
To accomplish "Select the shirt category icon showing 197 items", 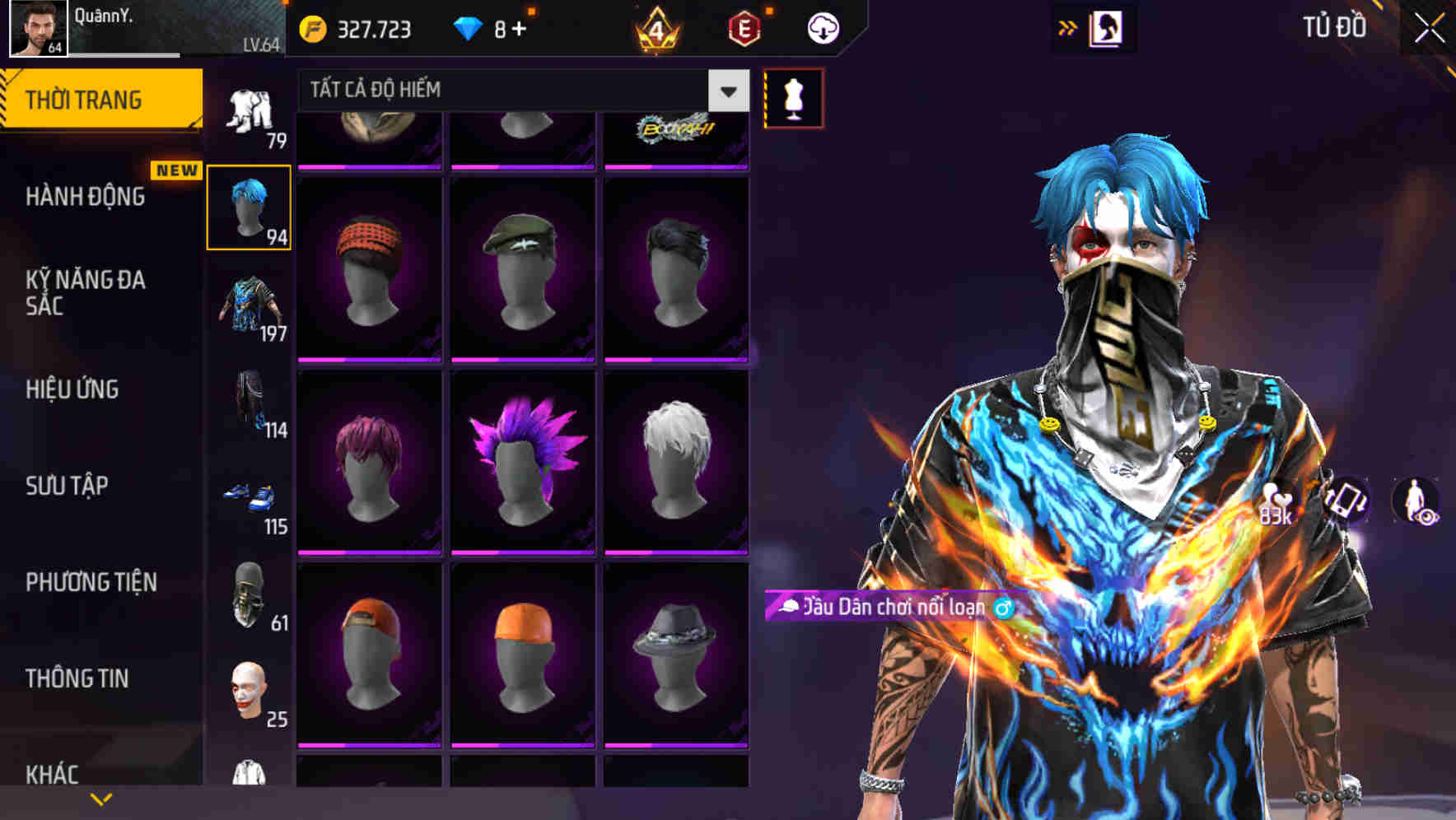I will coord(250,305).
